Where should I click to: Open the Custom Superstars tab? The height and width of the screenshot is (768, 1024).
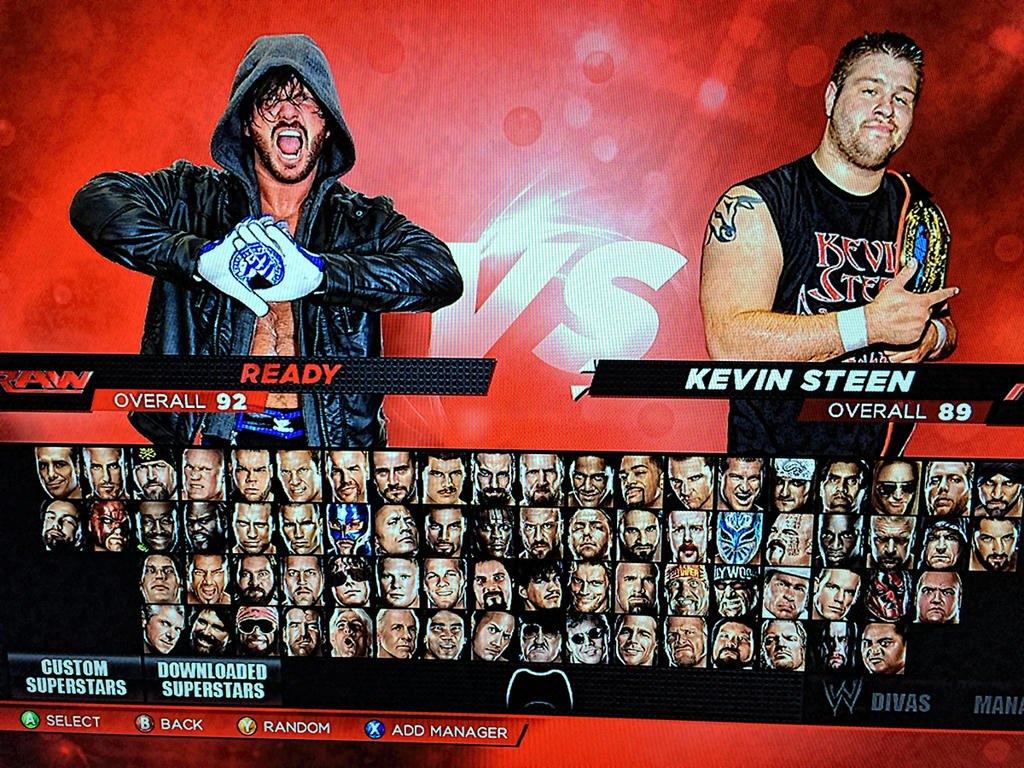tap(76, 678)
